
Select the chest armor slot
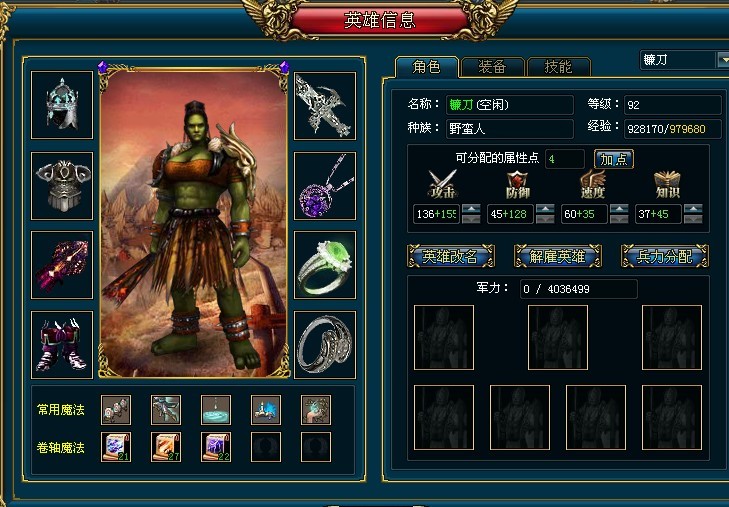click(62, 185)
